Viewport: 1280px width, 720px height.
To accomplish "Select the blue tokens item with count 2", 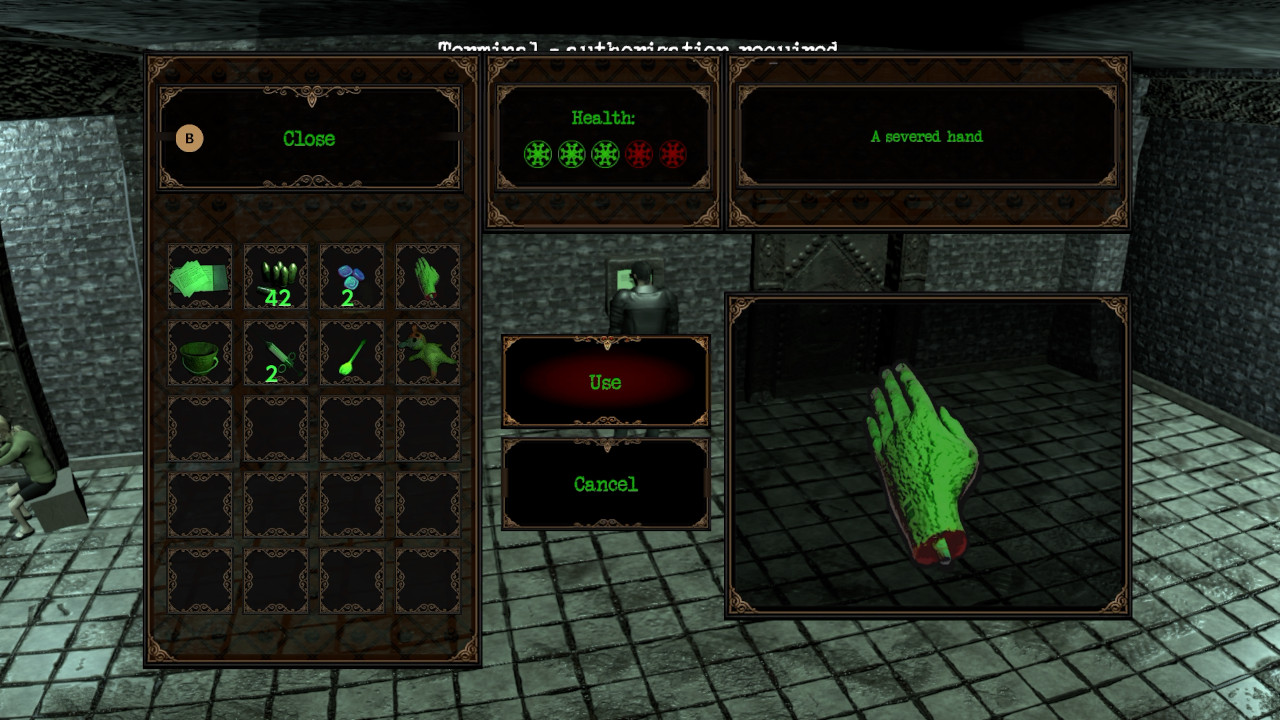I will 350,278.
